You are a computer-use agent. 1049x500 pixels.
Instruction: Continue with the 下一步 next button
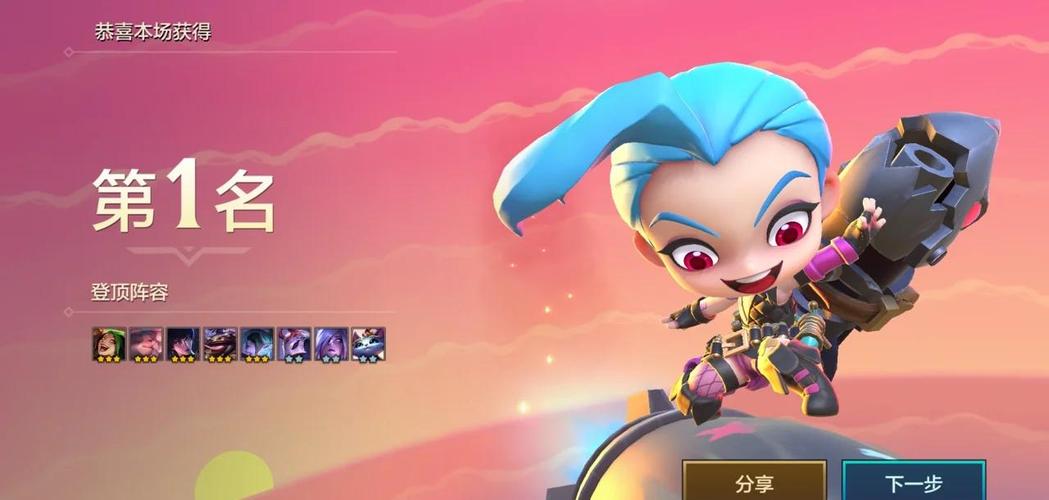(x=913, y=483)
